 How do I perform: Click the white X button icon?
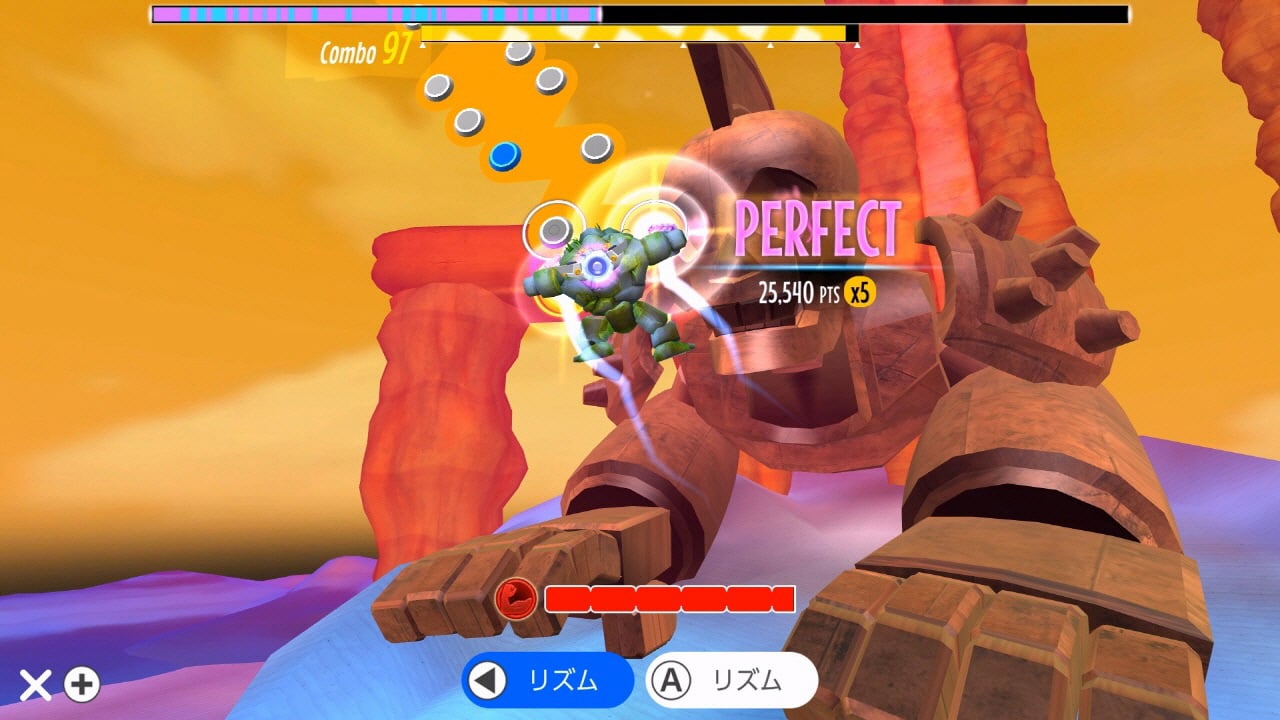coord(36,686)
